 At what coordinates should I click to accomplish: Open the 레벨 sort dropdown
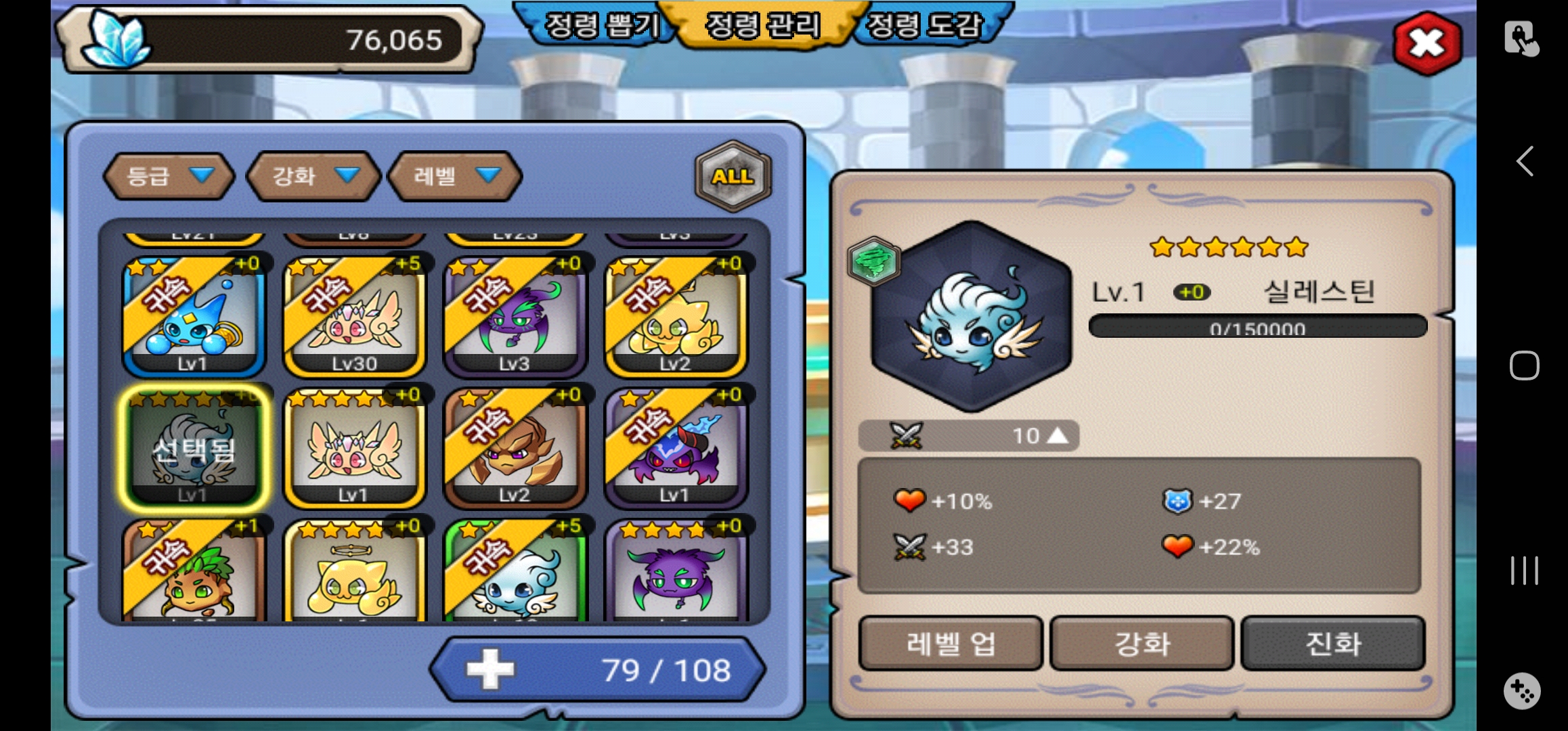[x=455, y=176]
